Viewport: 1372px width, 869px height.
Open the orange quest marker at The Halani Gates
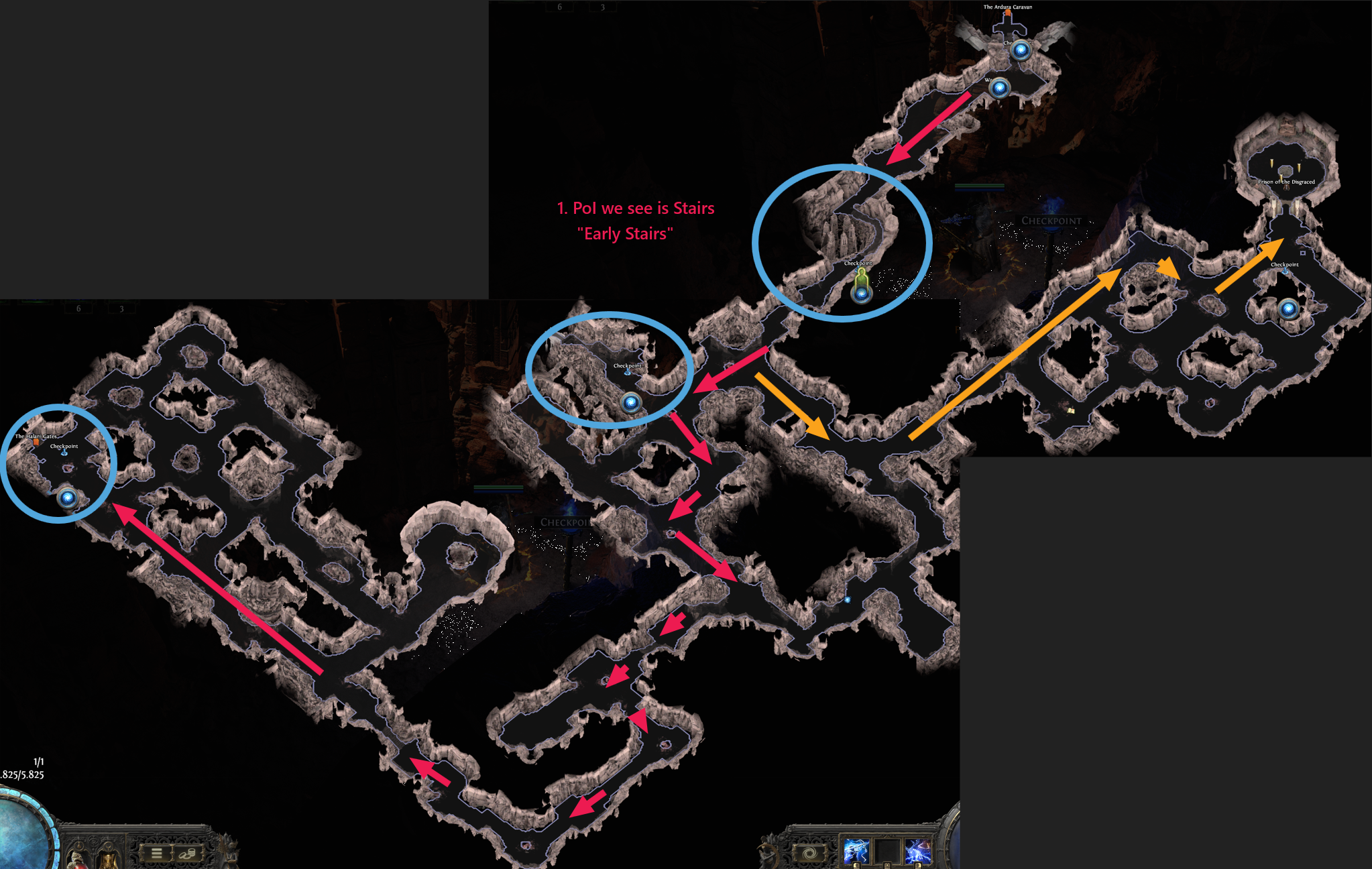click(36, 442)
